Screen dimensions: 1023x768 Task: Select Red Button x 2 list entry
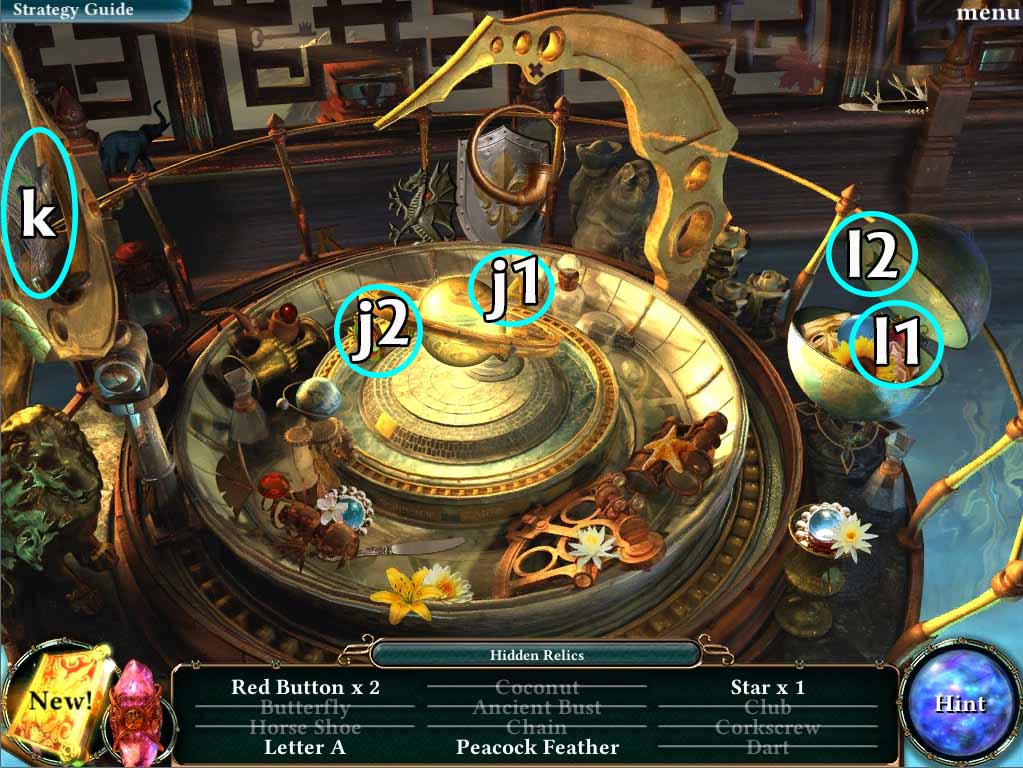tap(305, 687)
